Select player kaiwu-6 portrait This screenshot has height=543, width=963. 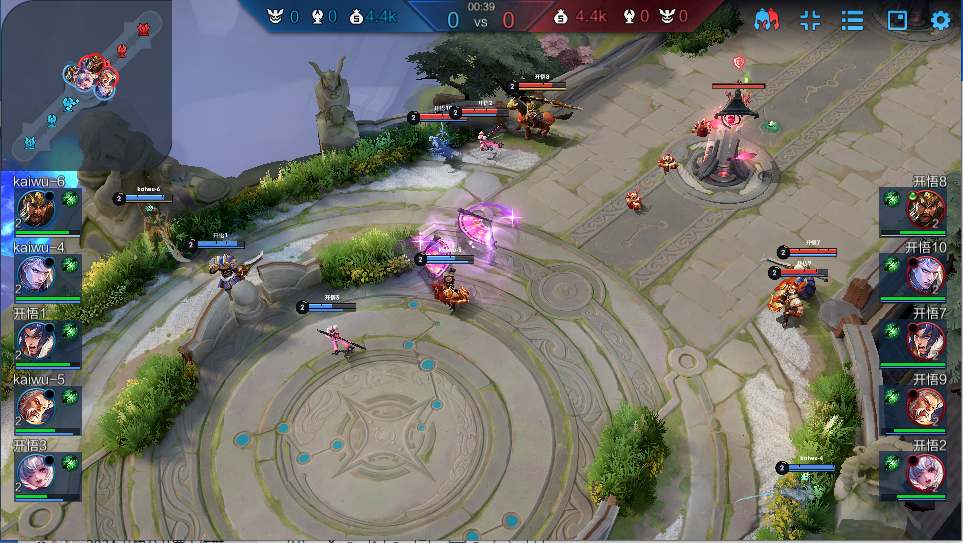(35, 208)
